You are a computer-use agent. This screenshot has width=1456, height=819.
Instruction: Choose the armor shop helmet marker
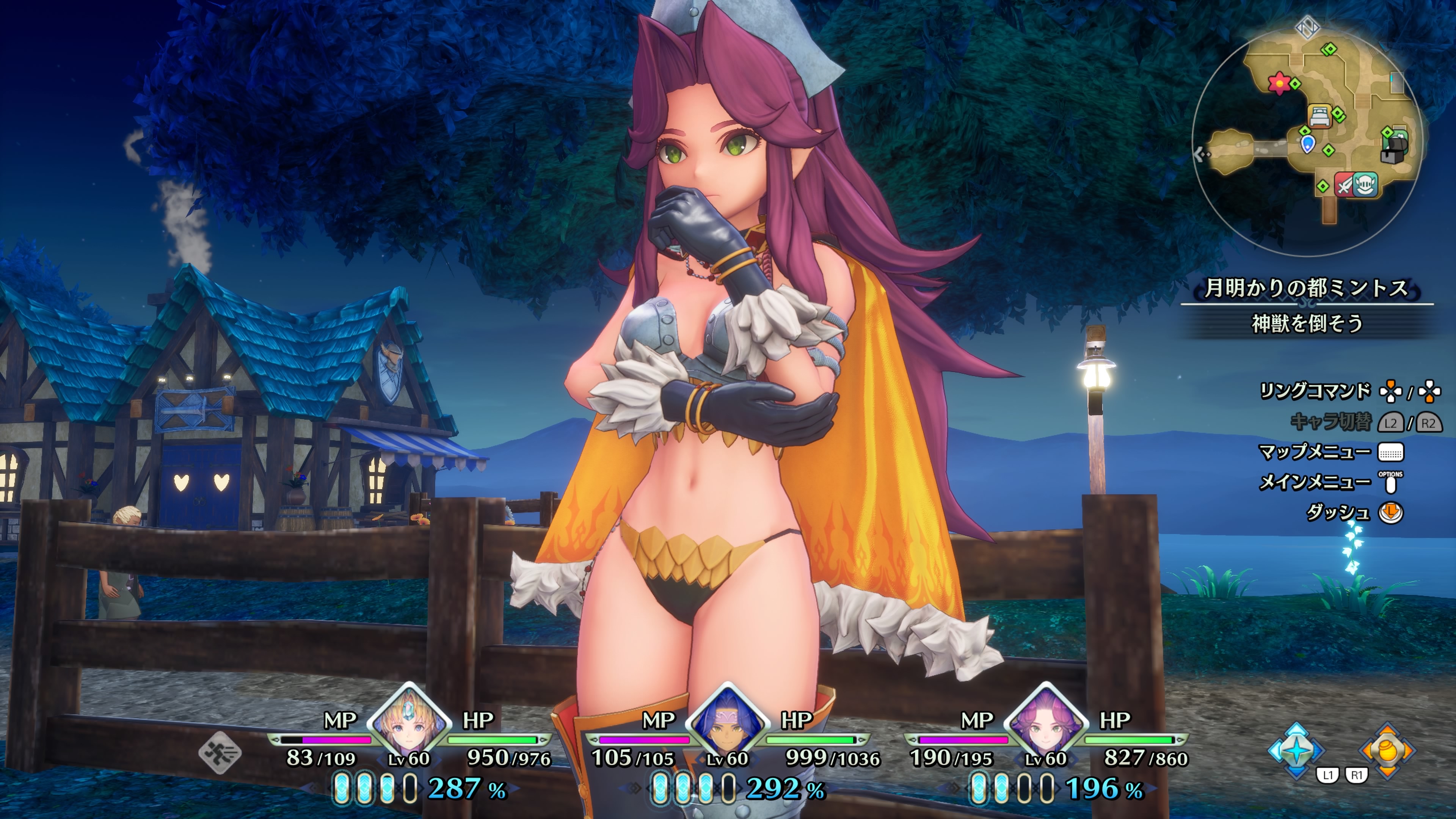tap(1365, 185)
